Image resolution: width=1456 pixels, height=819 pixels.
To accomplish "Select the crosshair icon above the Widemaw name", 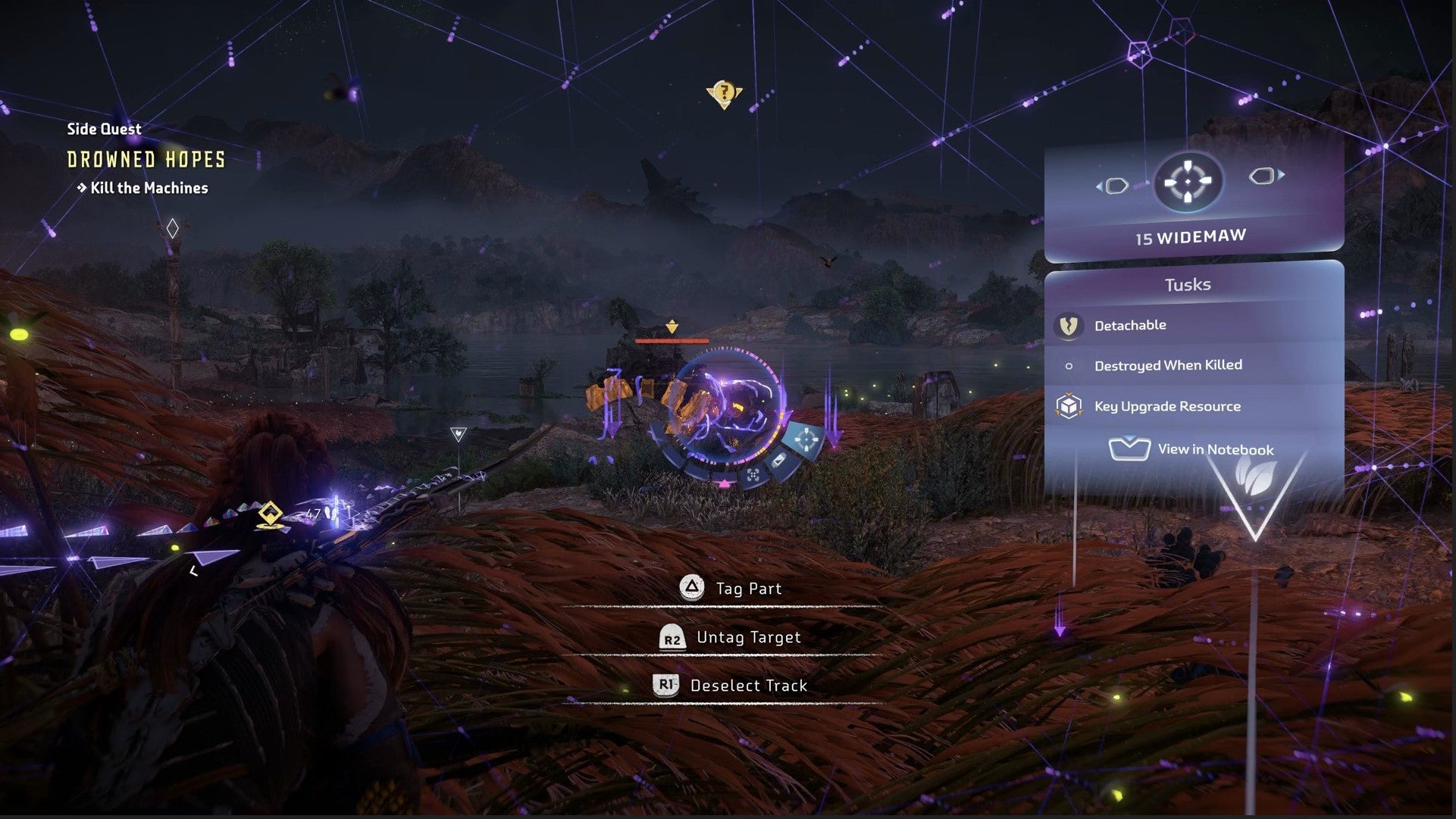I will coord(1188,183).
